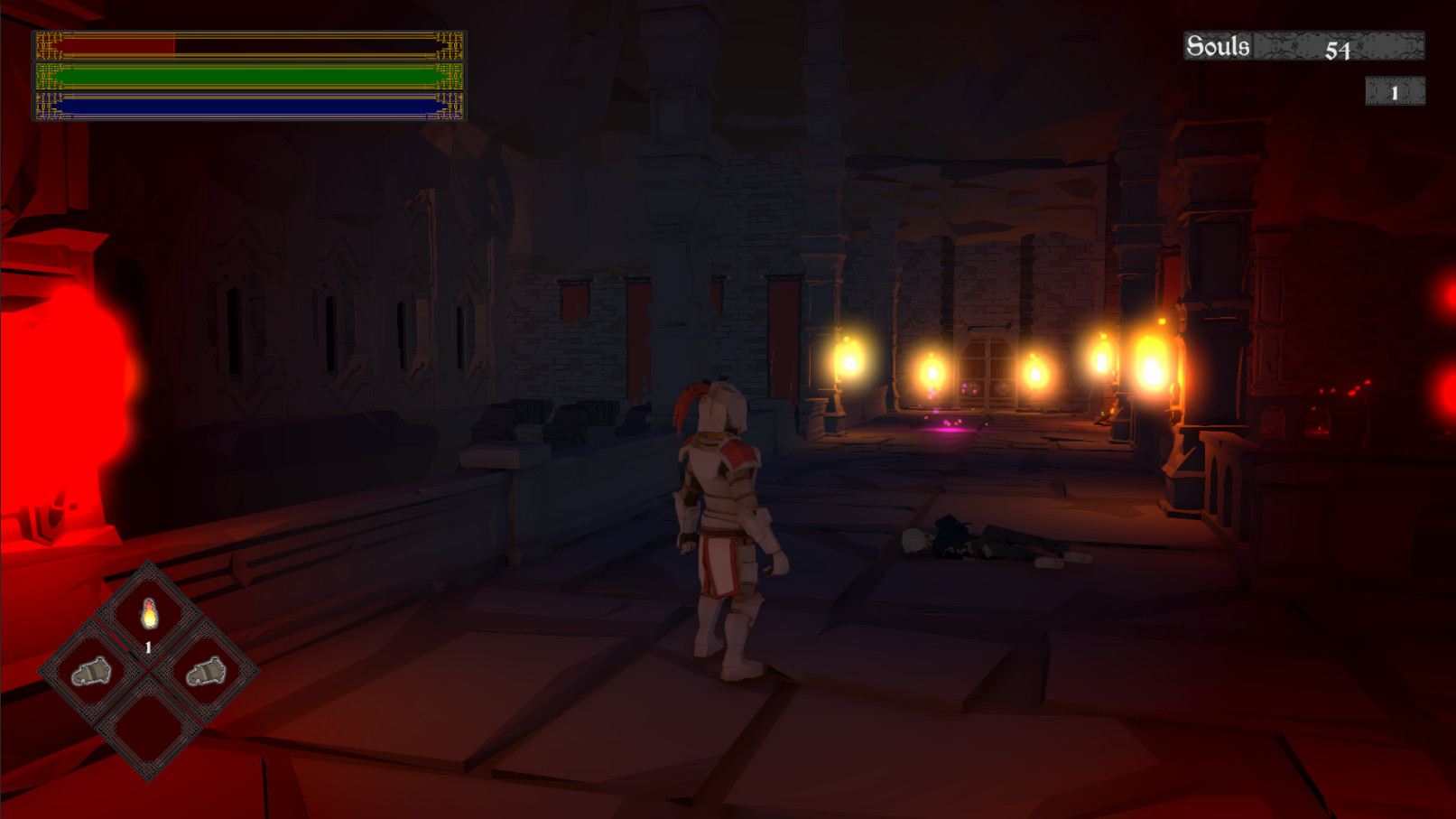Click the purple glow item on the floor
Screen dimensions: 1456x819
pos(945,424)
